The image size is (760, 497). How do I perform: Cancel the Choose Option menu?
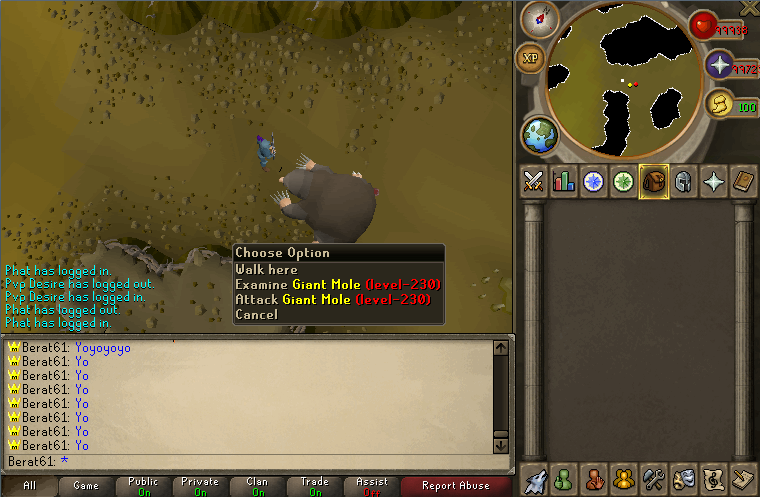(x=256, y=314)
